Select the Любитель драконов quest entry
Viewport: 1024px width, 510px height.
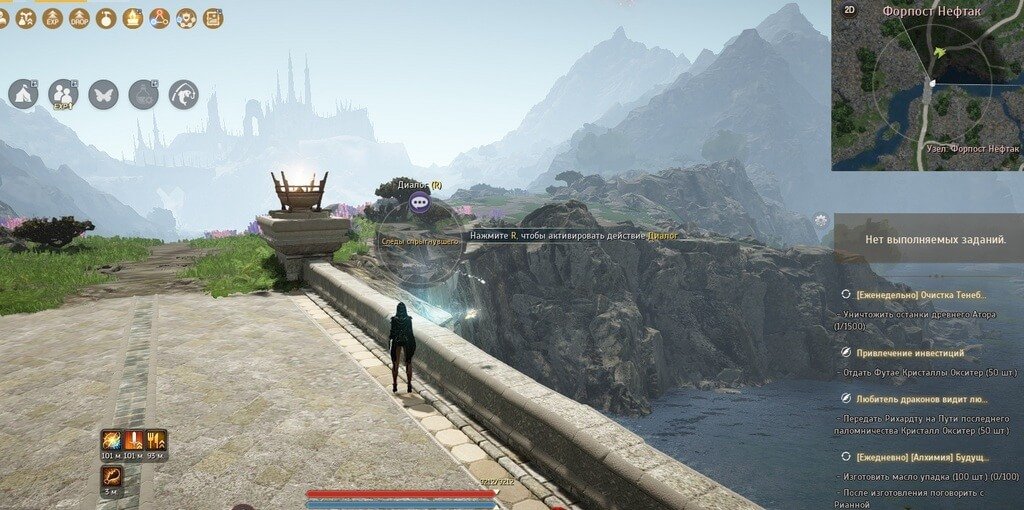(917, 398)
